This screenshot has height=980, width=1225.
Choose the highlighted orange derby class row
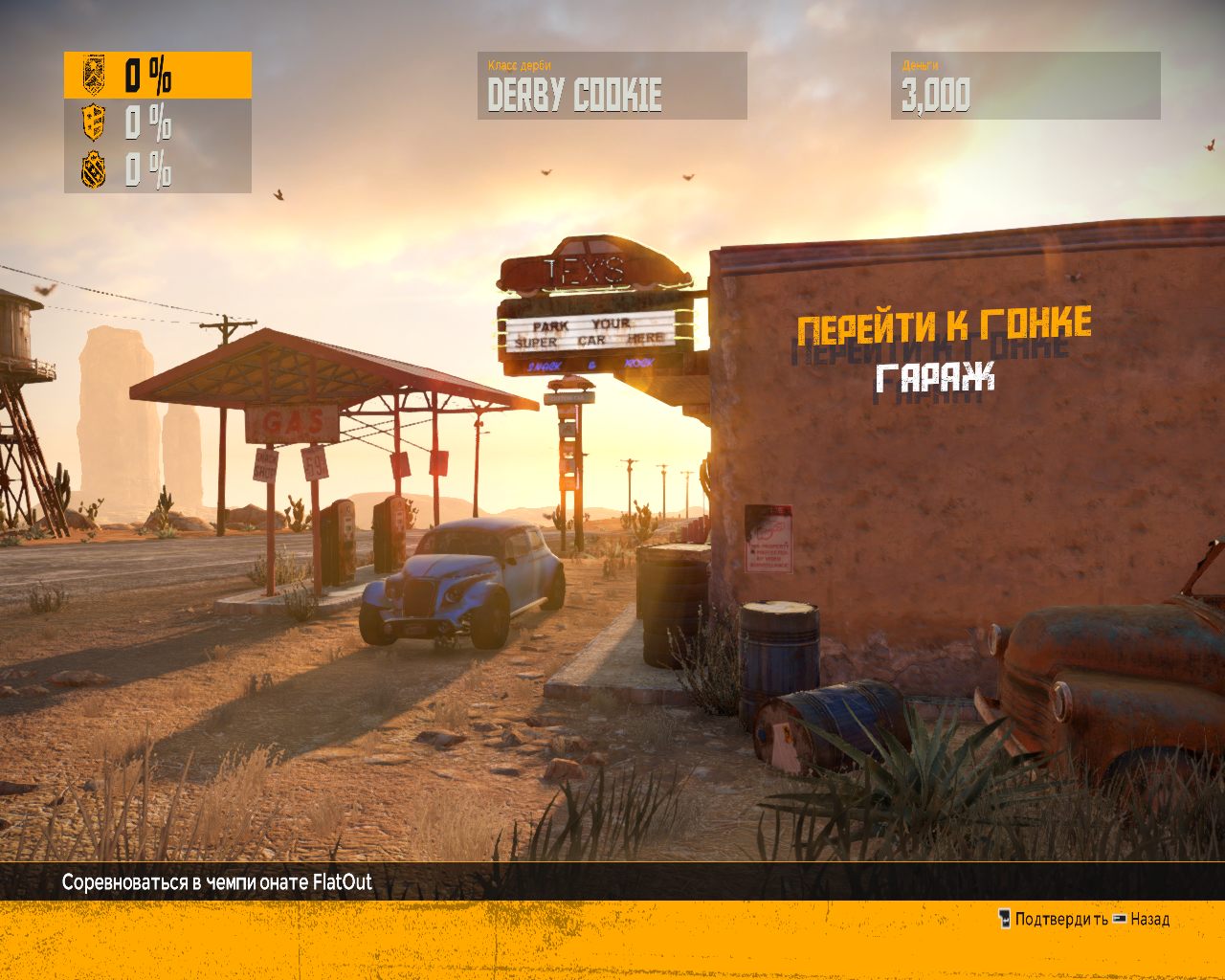[x=158, y=75]
